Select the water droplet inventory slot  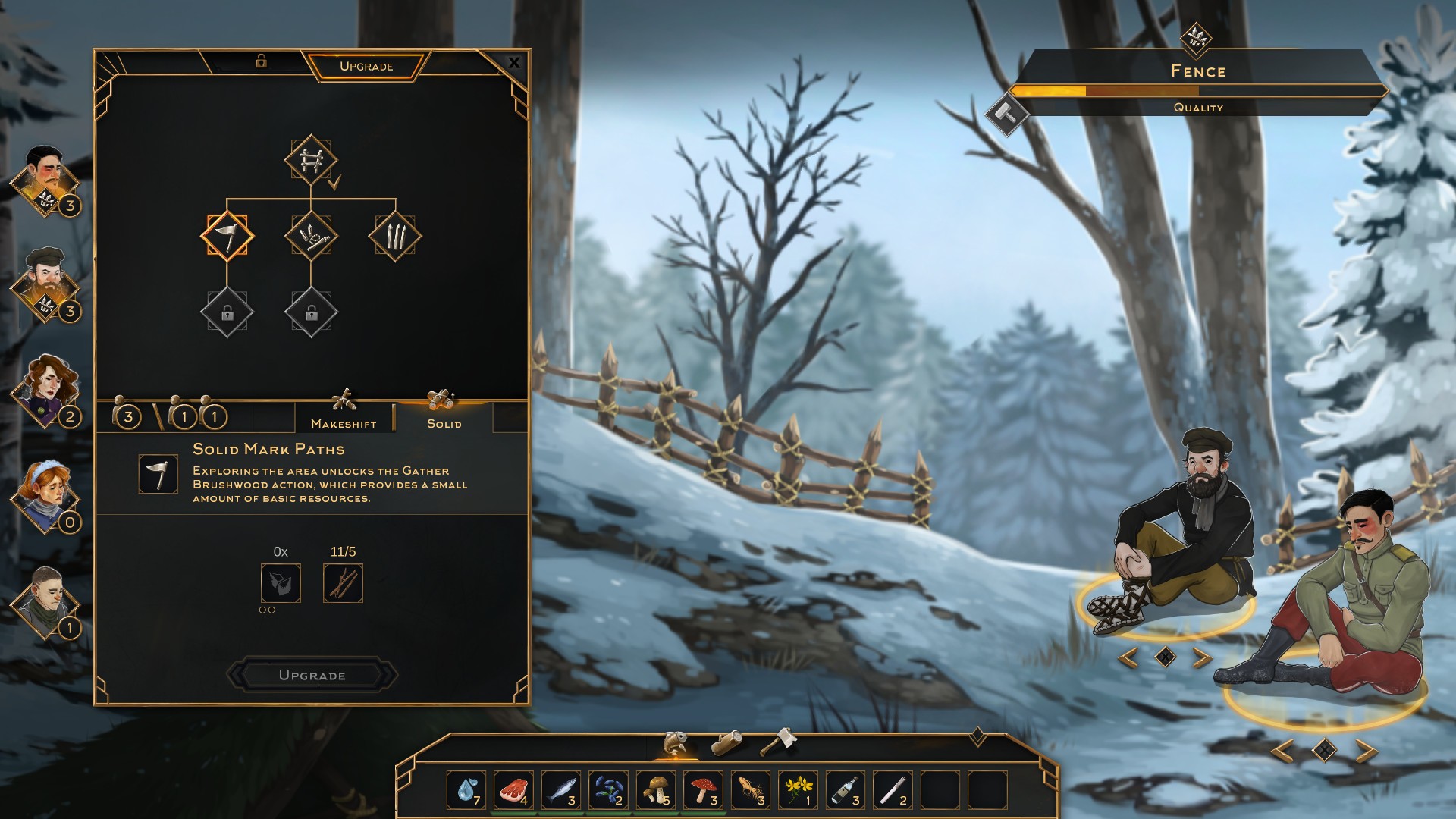[466, 790]
